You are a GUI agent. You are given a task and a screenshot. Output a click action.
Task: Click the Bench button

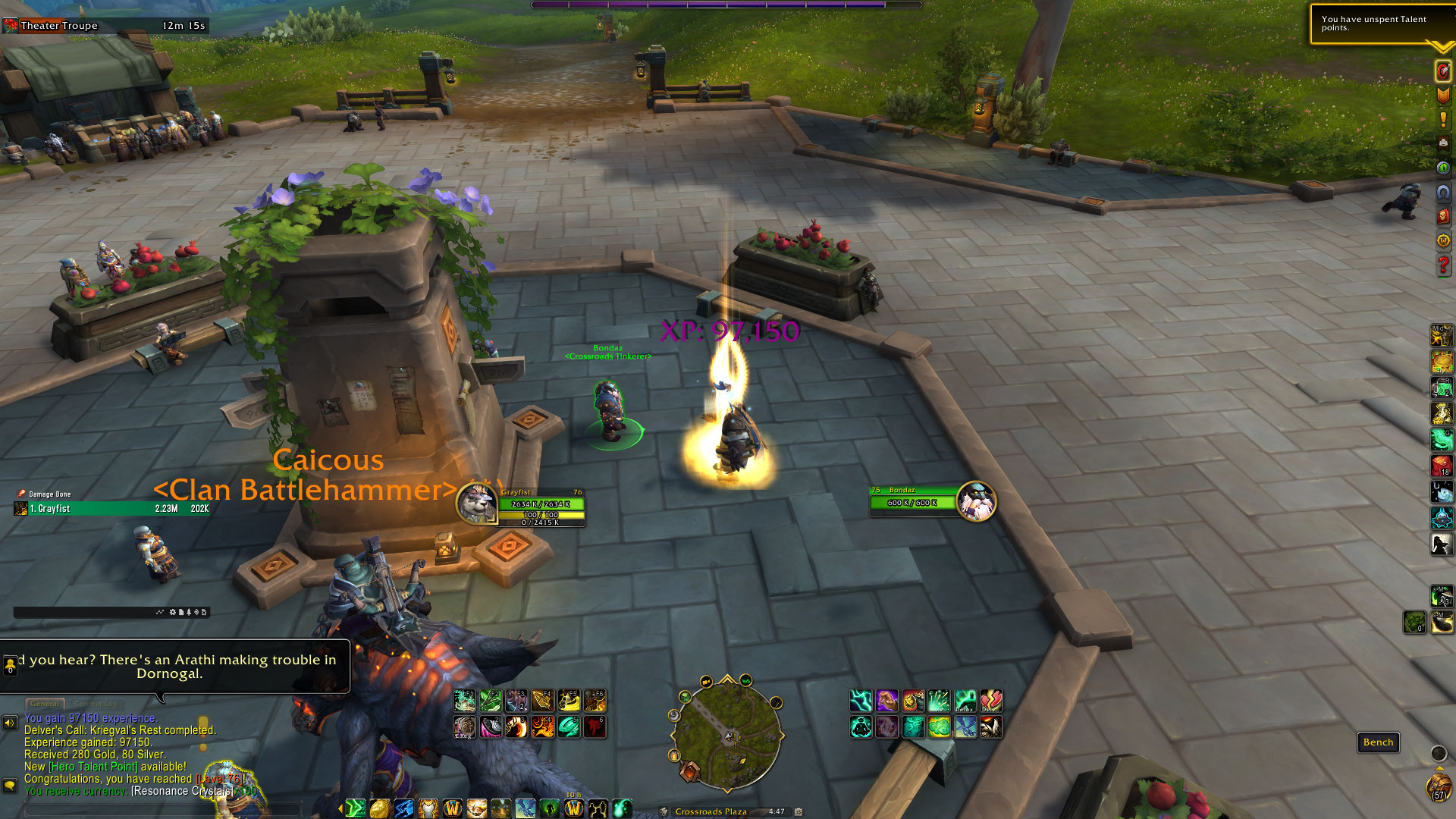pyautogui.click(x=1378, y=742)
